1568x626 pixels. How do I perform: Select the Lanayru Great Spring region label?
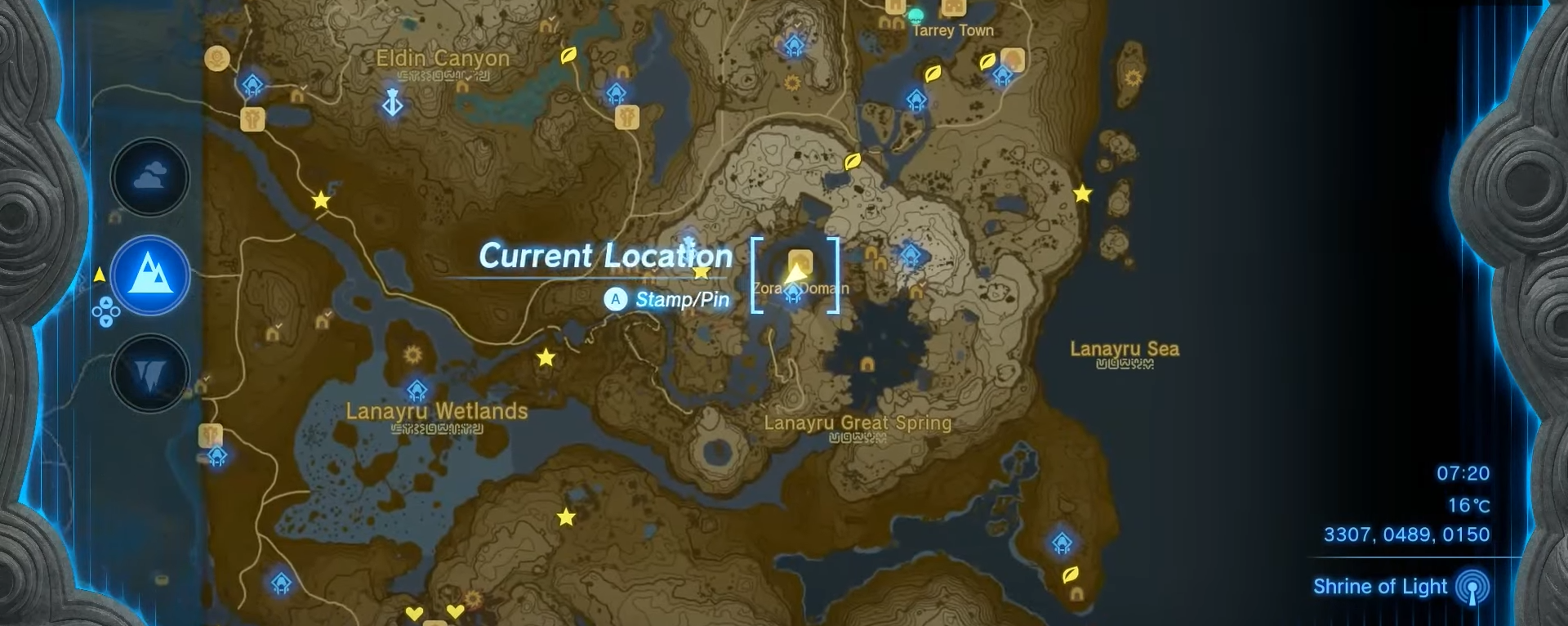856,423
